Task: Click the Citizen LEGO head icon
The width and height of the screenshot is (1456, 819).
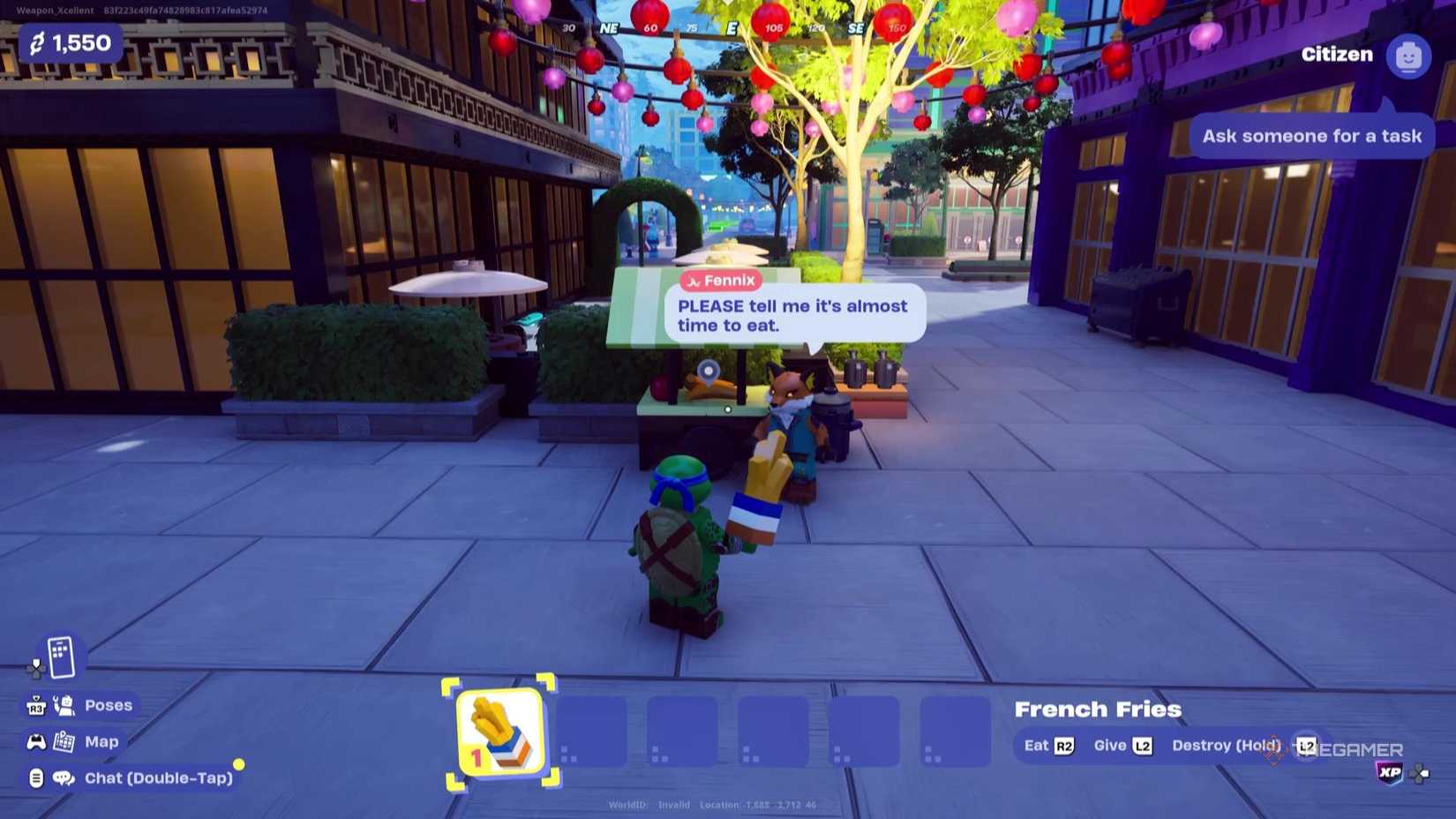Action: [x=1408, y=56]
